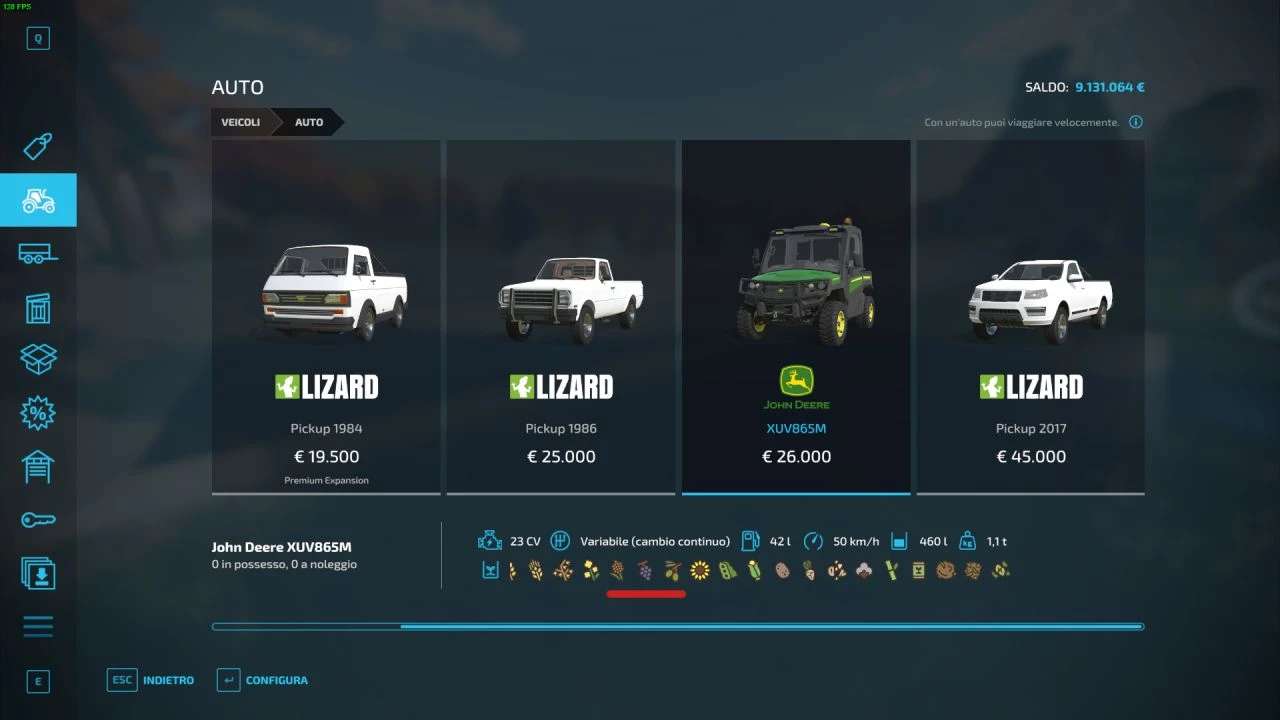
Task: Open the open-box packs category
Action: (x=38, y=359)
